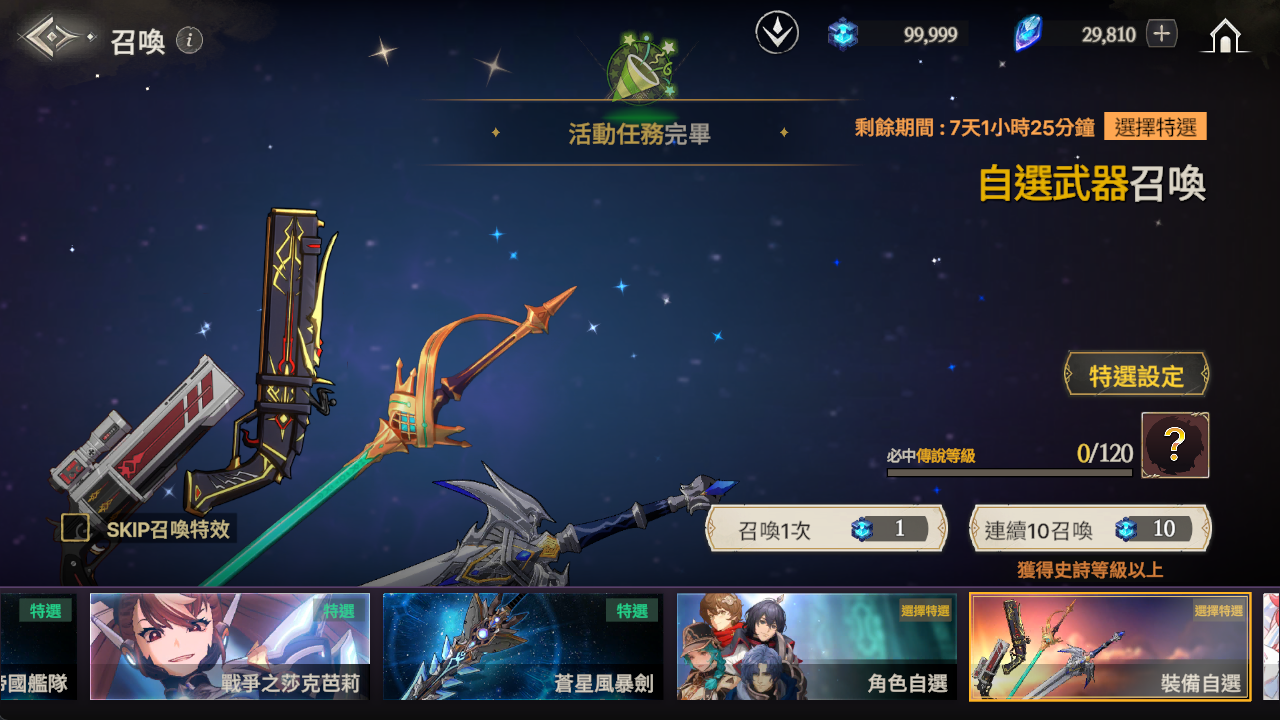
Task: Select the 裝備自選 equipment banner
Action: point(1110,646)
